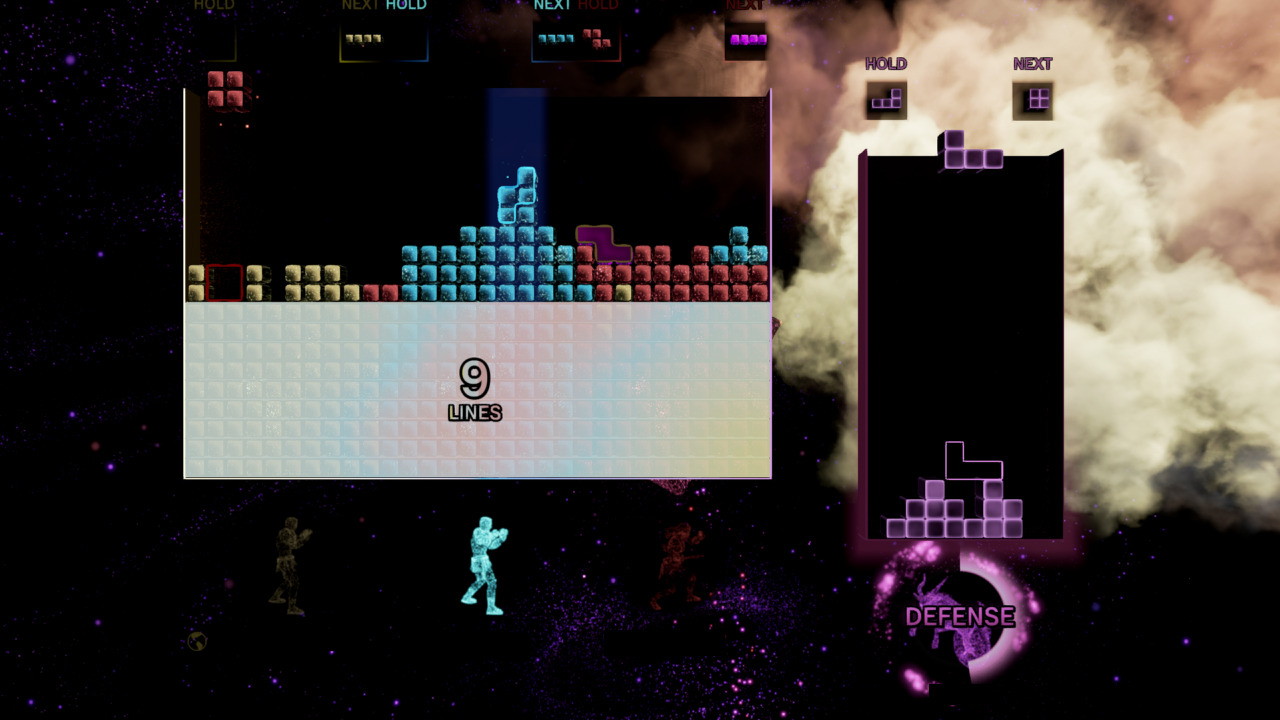
Task: Select the J-piece in the HOLD box
Action: tap(887, 99)
